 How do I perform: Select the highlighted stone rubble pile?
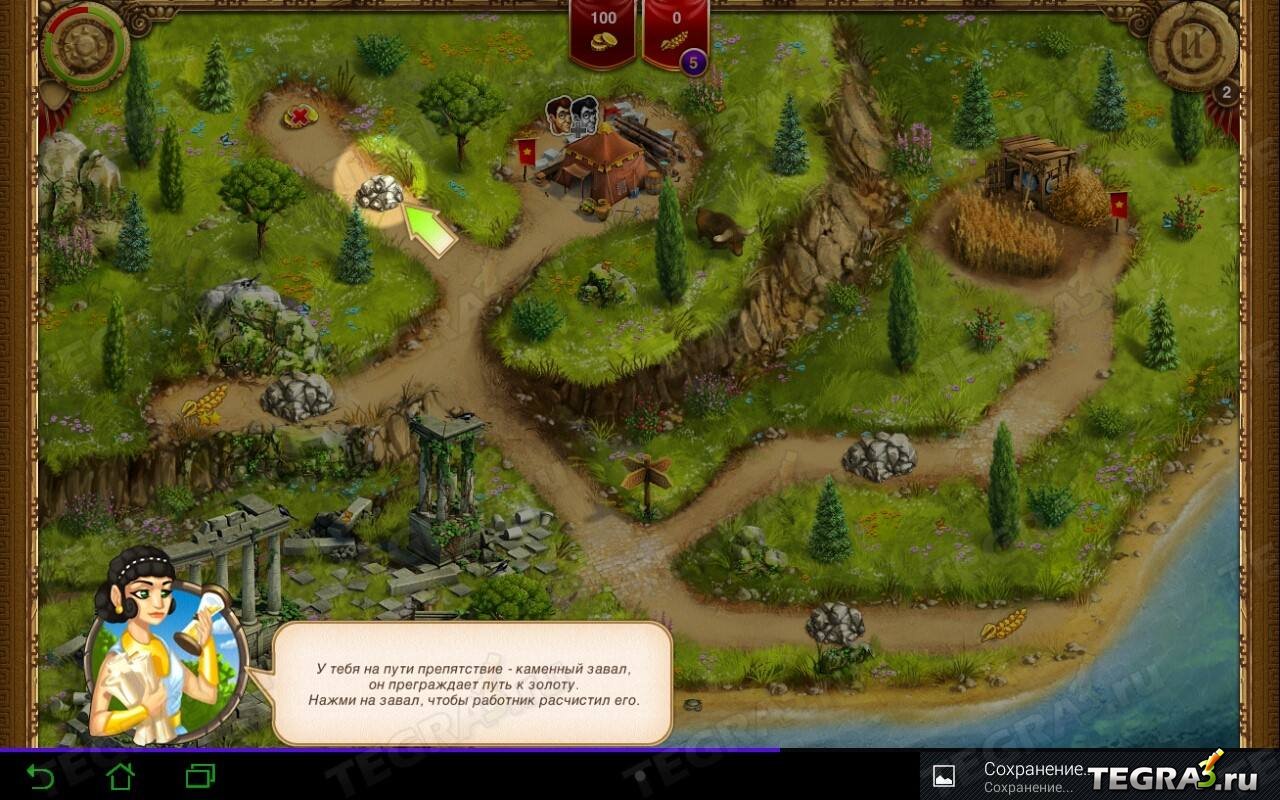(x=380, y=191)
